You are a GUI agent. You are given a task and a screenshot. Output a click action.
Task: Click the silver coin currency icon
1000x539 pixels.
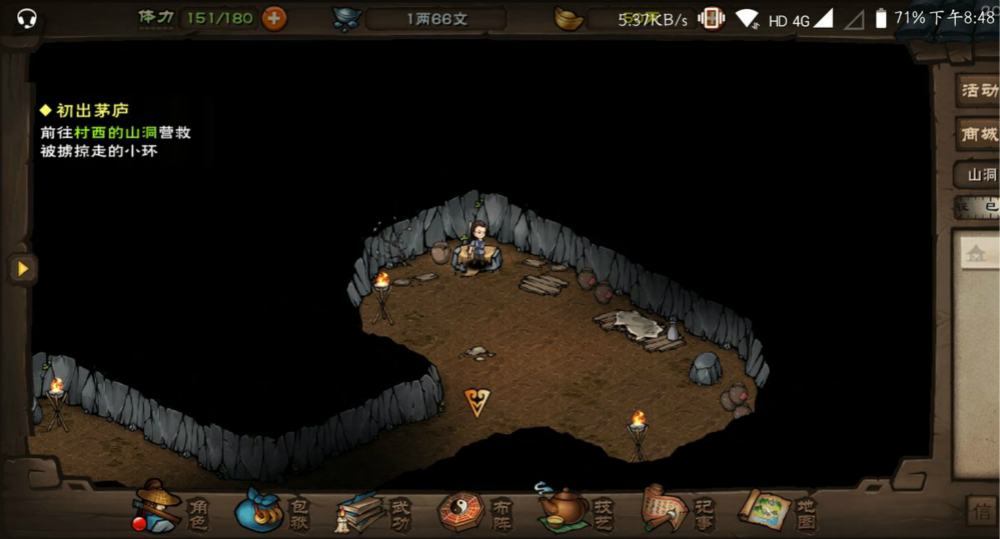[x=347, y=18]
